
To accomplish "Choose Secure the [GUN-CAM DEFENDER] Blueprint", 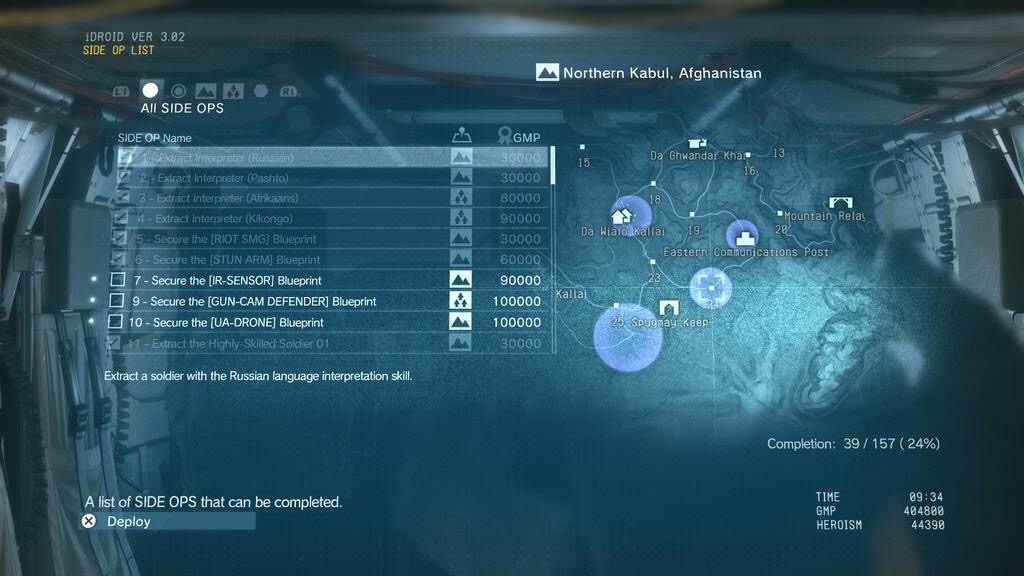I will [x=330, y=301].
